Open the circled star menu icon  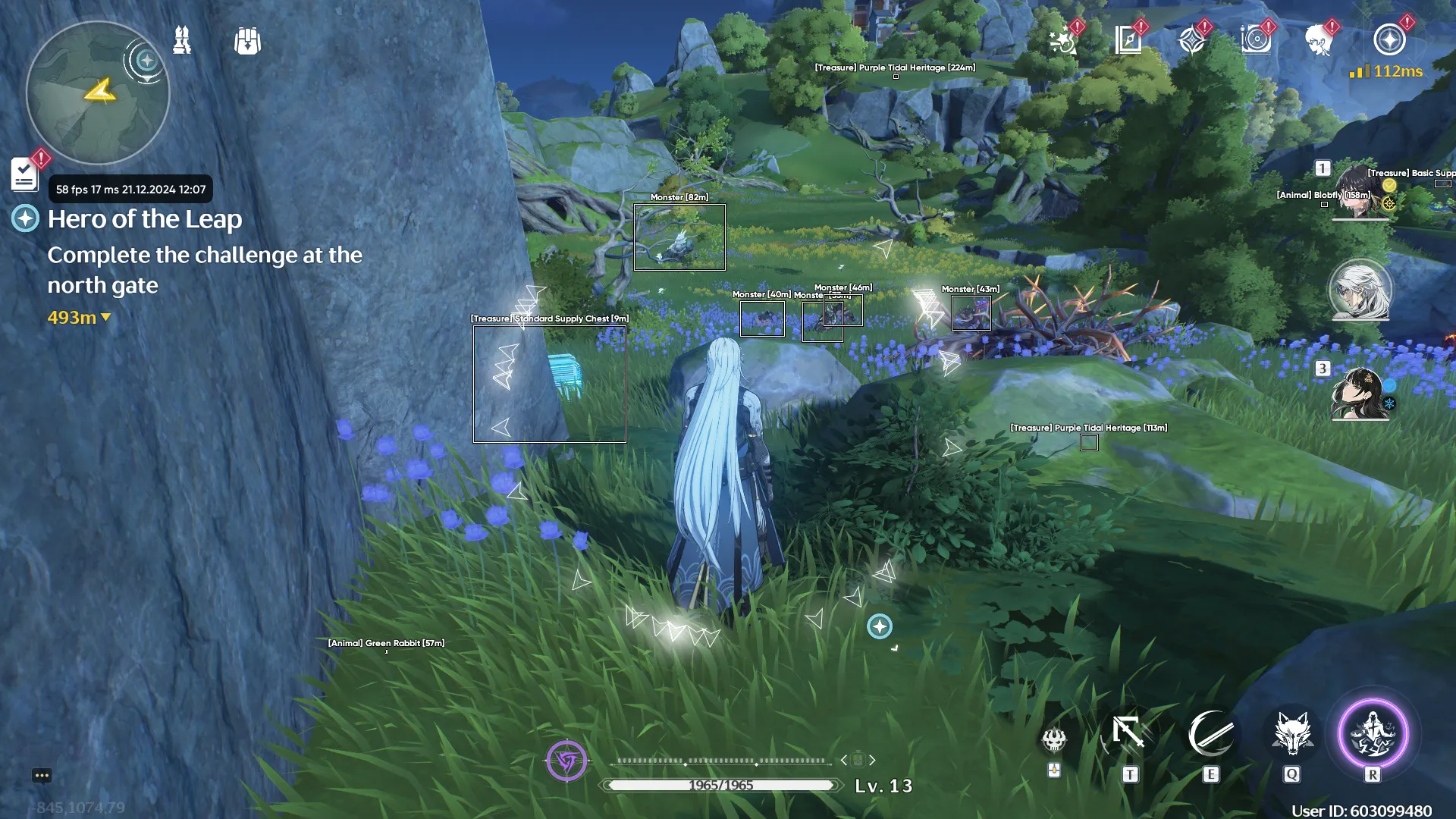point(1389,40)
